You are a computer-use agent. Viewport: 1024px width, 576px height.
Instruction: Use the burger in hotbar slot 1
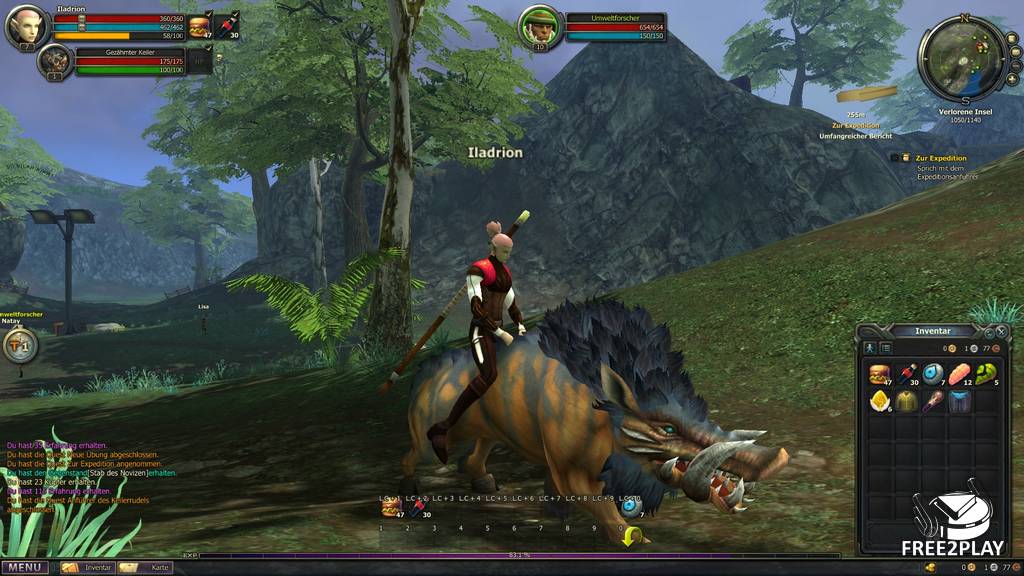[x=389, y=508]
